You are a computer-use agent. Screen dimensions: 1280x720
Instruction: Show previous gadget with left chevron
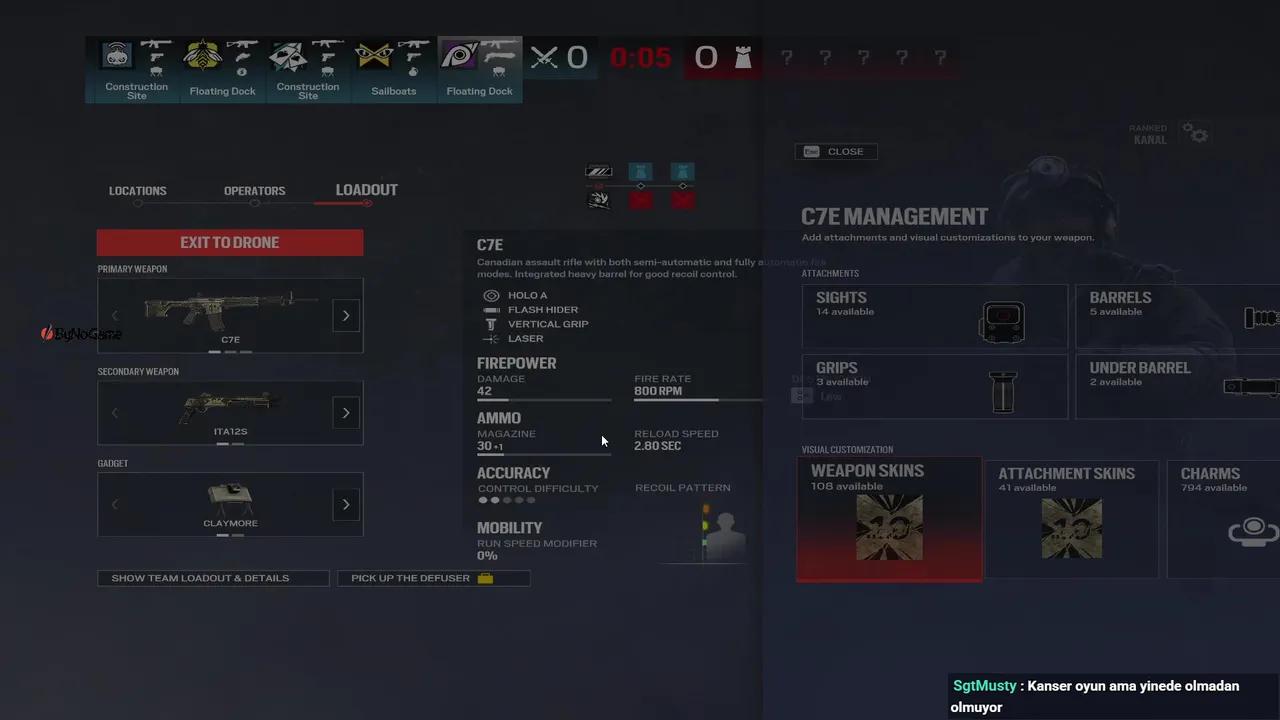point(114,504)
